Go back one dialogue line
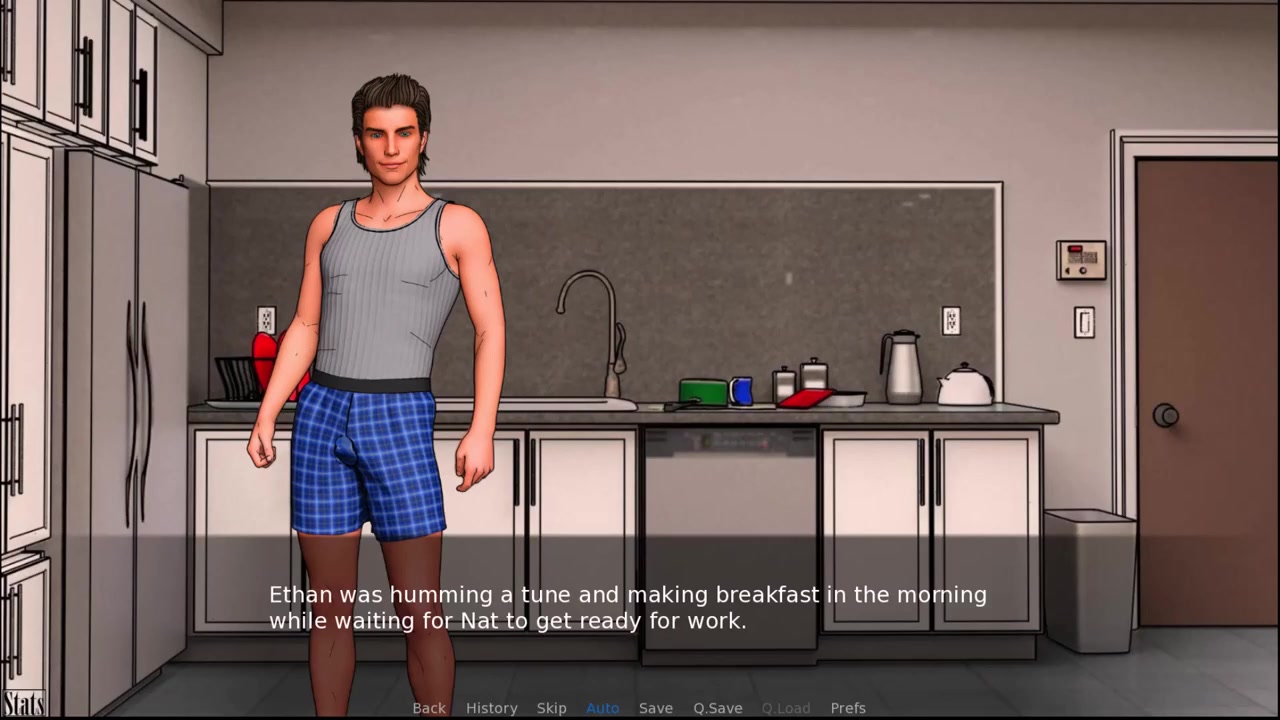Viewport: 1280px width, 720px height. 429,708
